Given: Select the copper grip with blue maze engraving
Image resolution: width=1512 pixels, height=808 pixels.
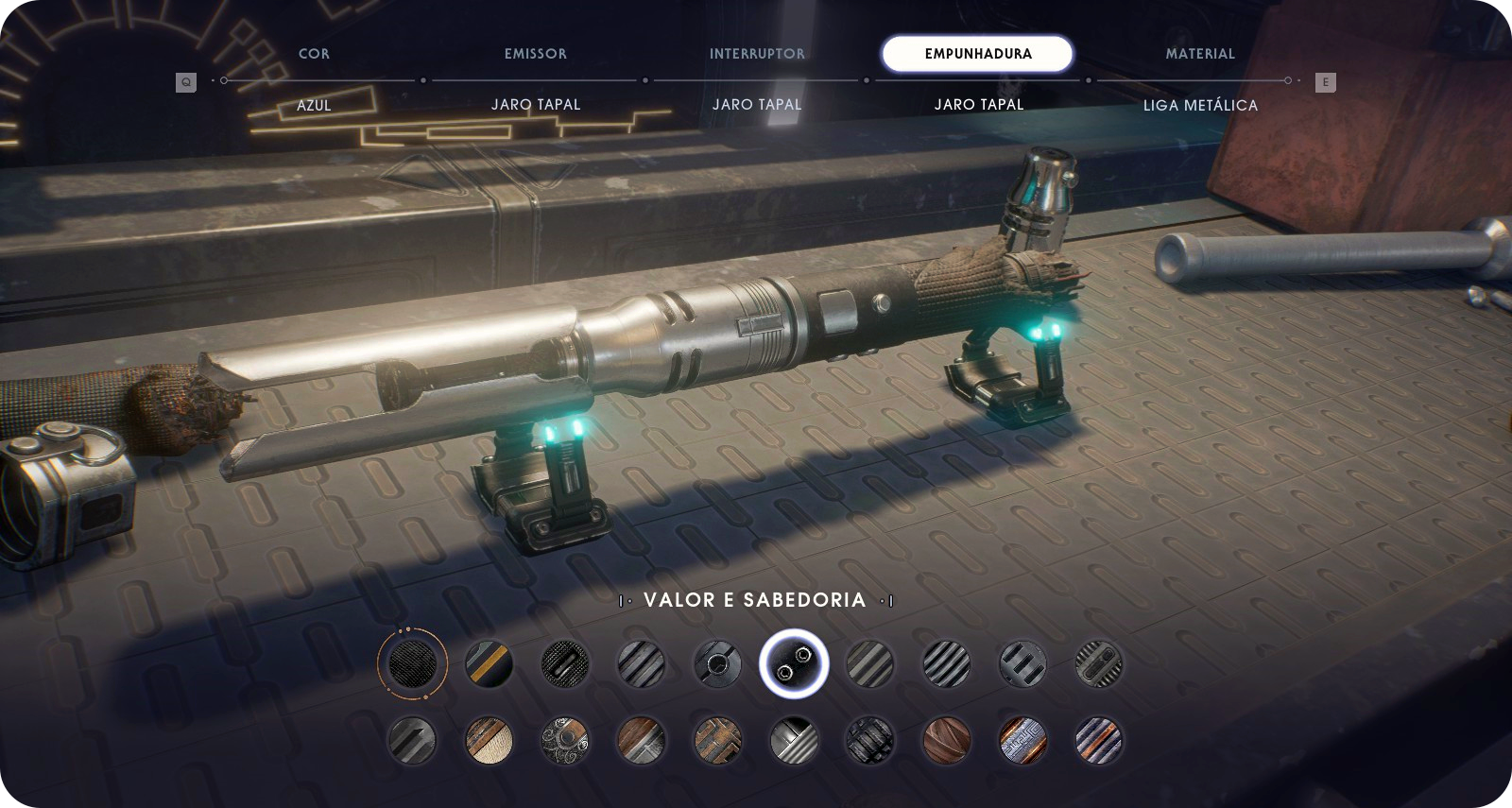Looking at the screenshot, I should pos(1022,740).
